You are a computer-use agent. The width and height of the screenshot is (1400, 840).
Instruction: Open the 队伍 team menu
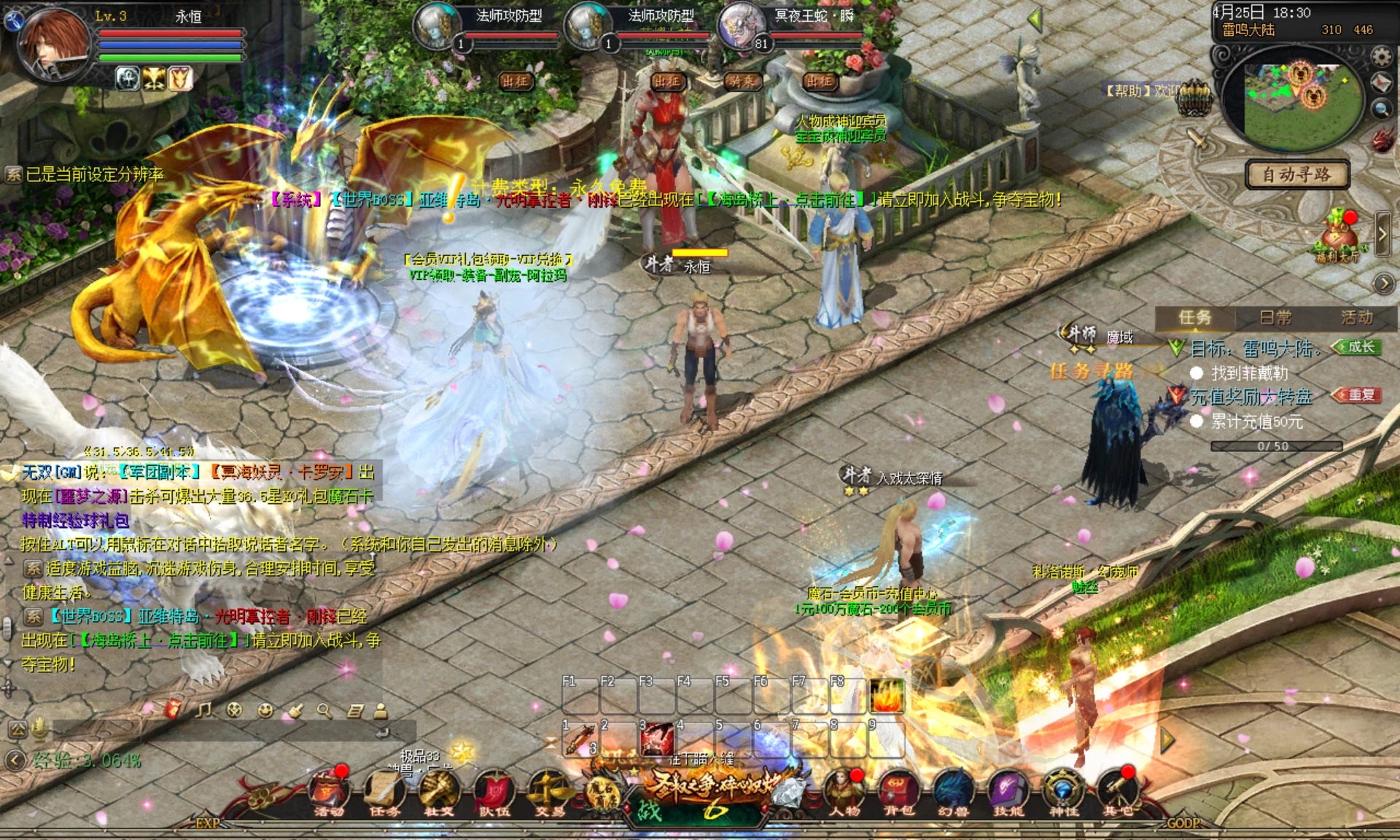coord(494,792)
